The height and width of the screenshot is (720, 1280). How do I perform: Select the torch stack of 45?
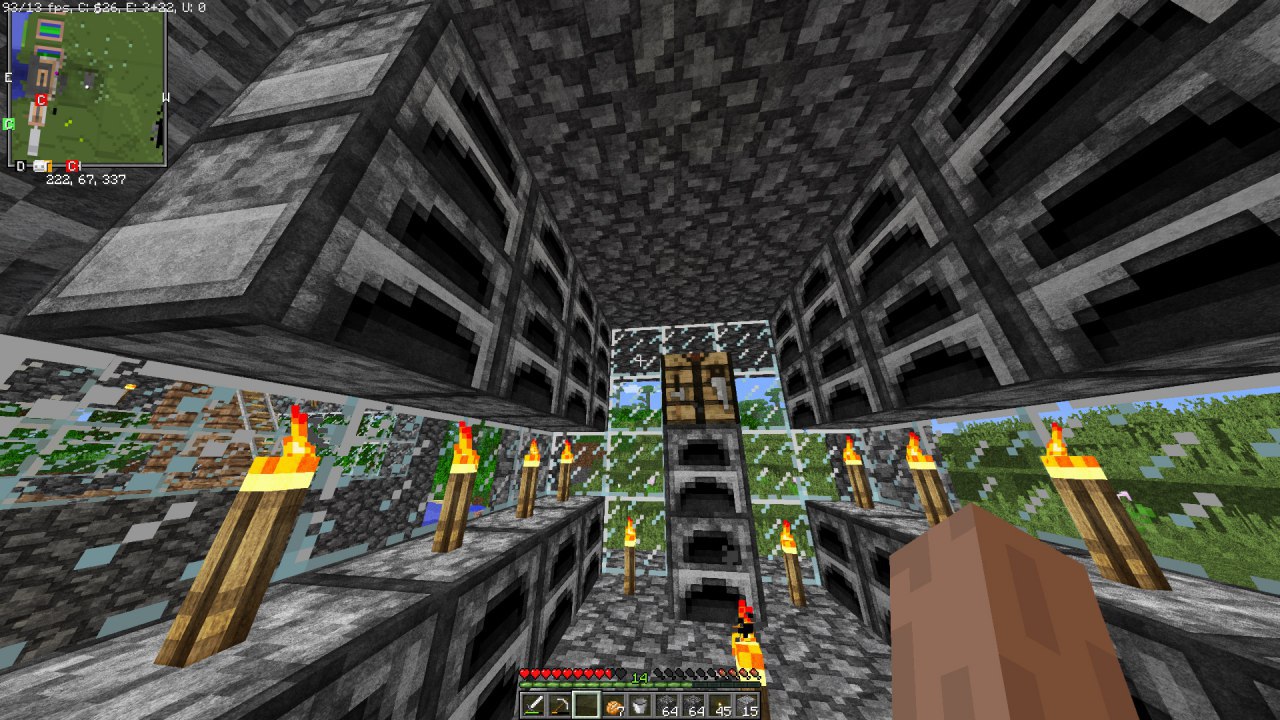[721, 705]
